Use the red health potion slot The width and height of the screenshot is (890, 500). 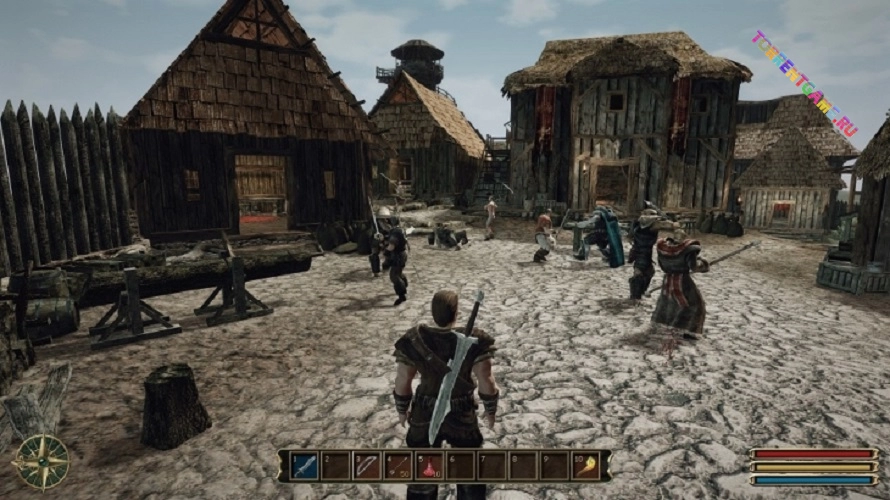[429, 465]
